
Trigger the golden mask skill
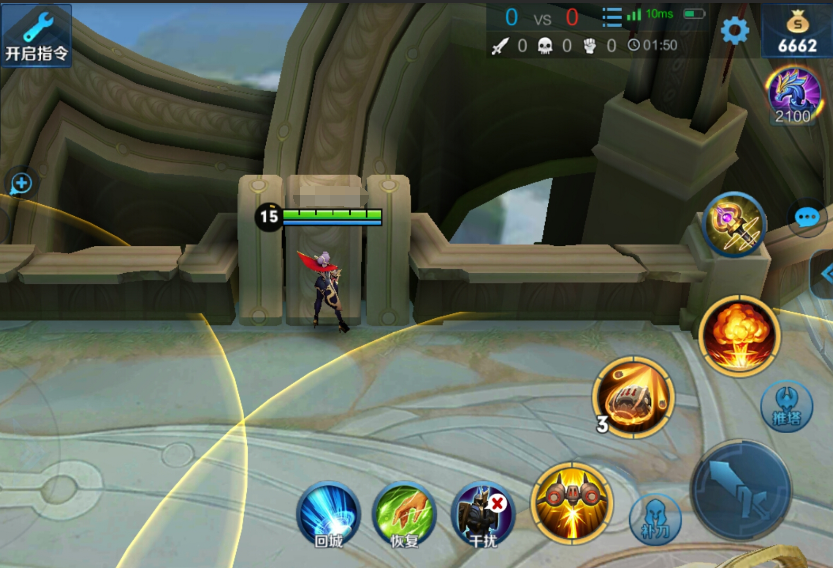click(571, 501)
